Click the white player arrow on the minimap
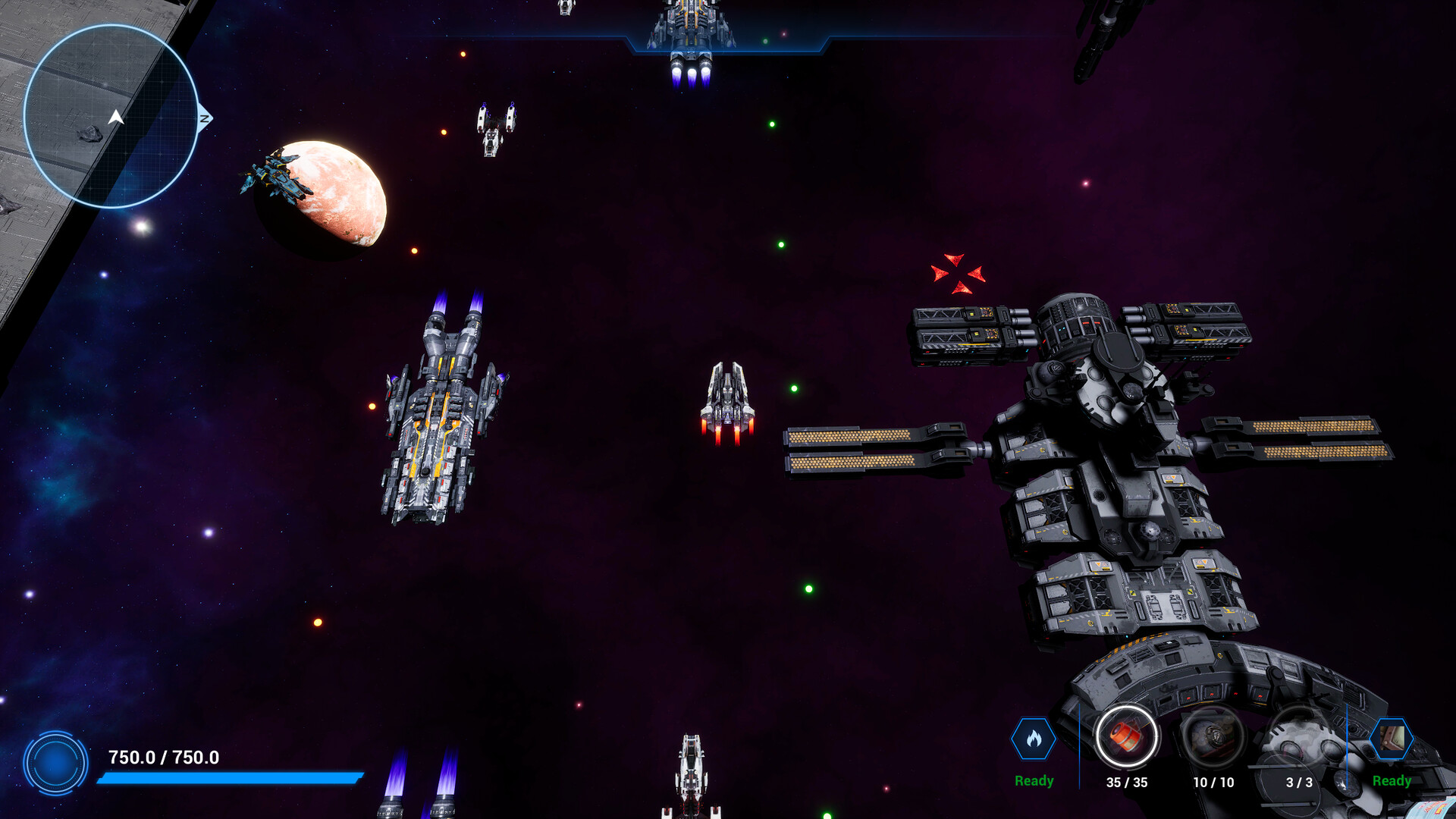This screenshot has width=1456, height=819. pos(115,118)
